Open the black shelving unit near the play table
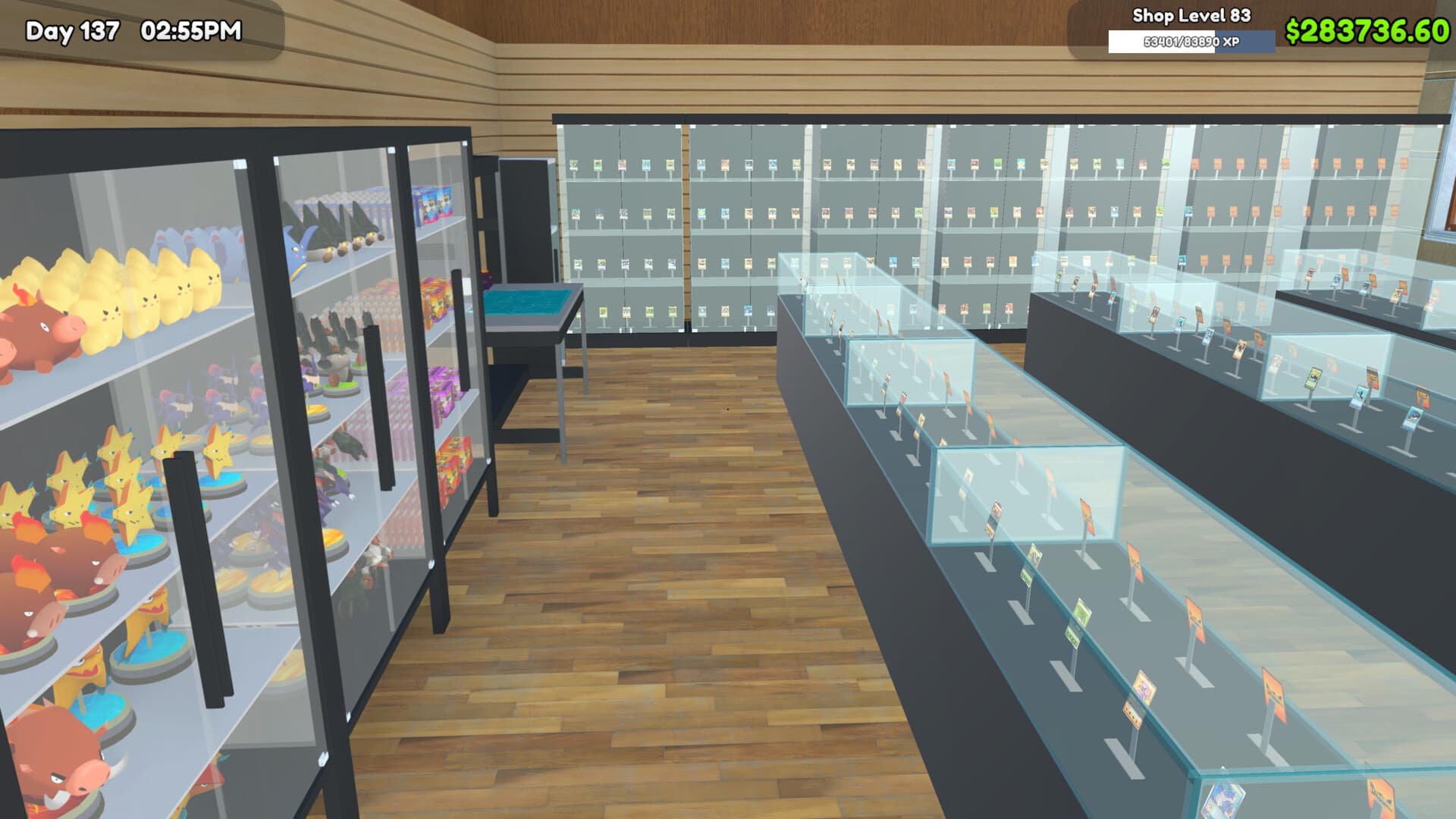The width and height of the screenshot is (1456, 819). [523, 212]
